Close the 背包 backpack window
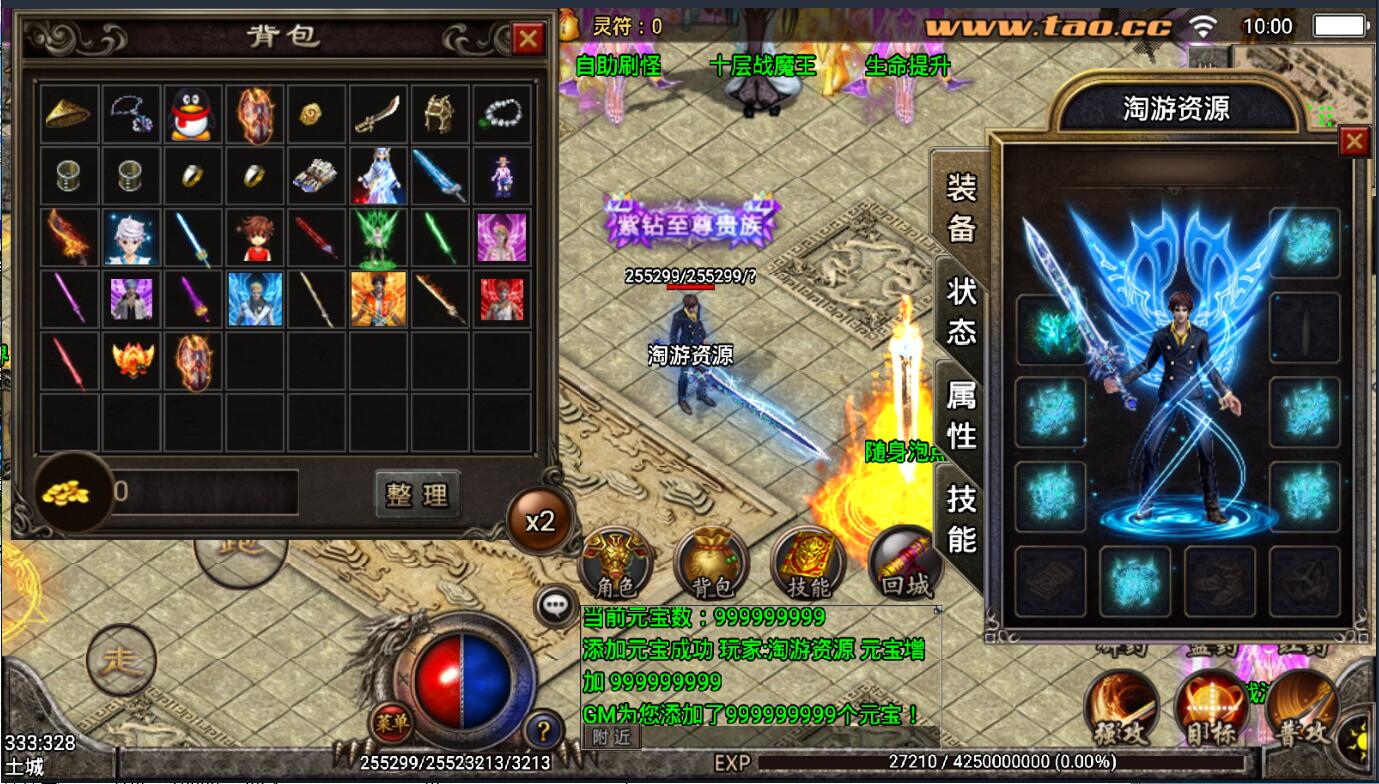 point(527,39)
